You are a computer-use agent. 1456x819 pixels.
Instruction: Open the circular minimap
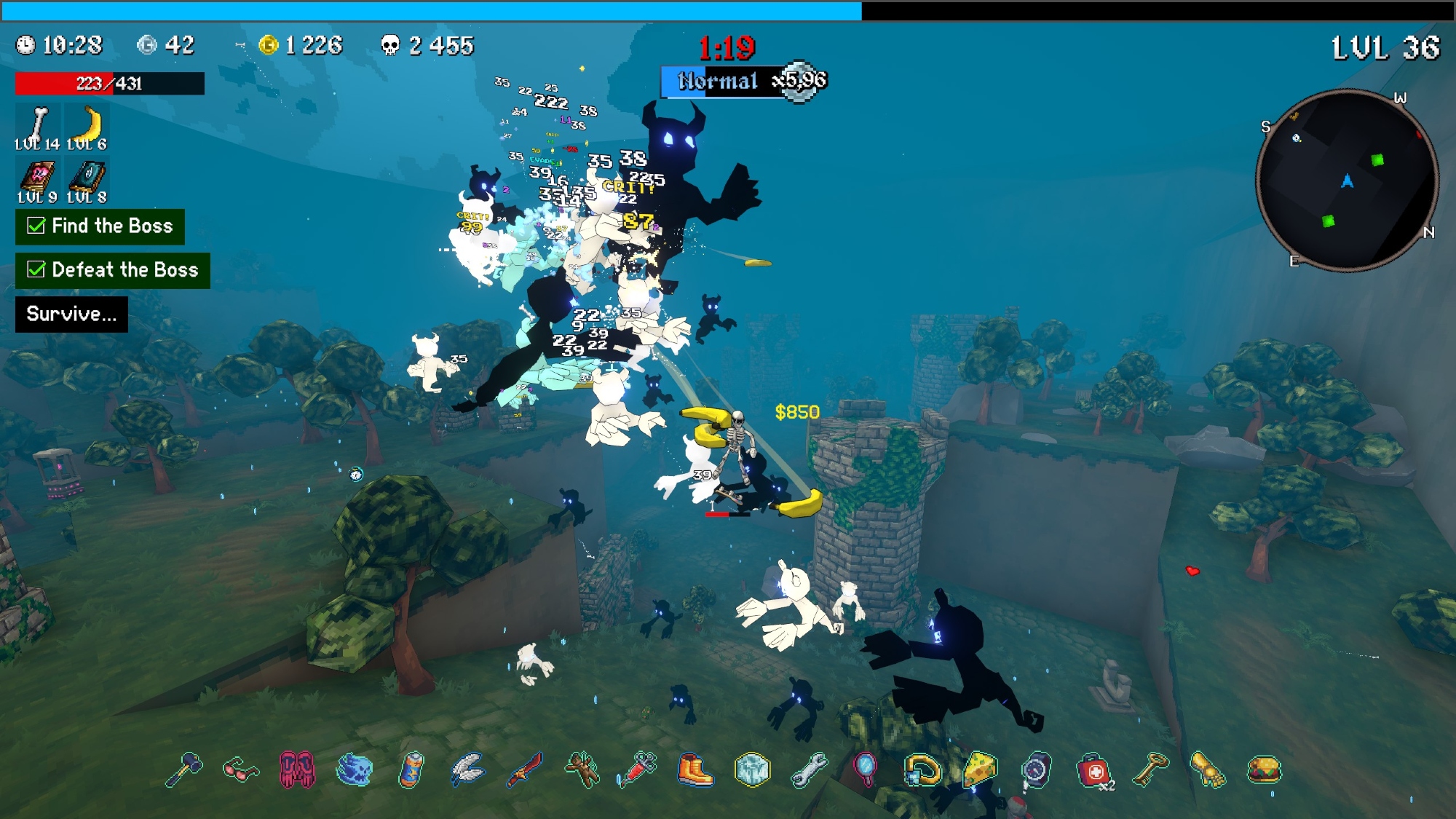[x=1347, y=180]
